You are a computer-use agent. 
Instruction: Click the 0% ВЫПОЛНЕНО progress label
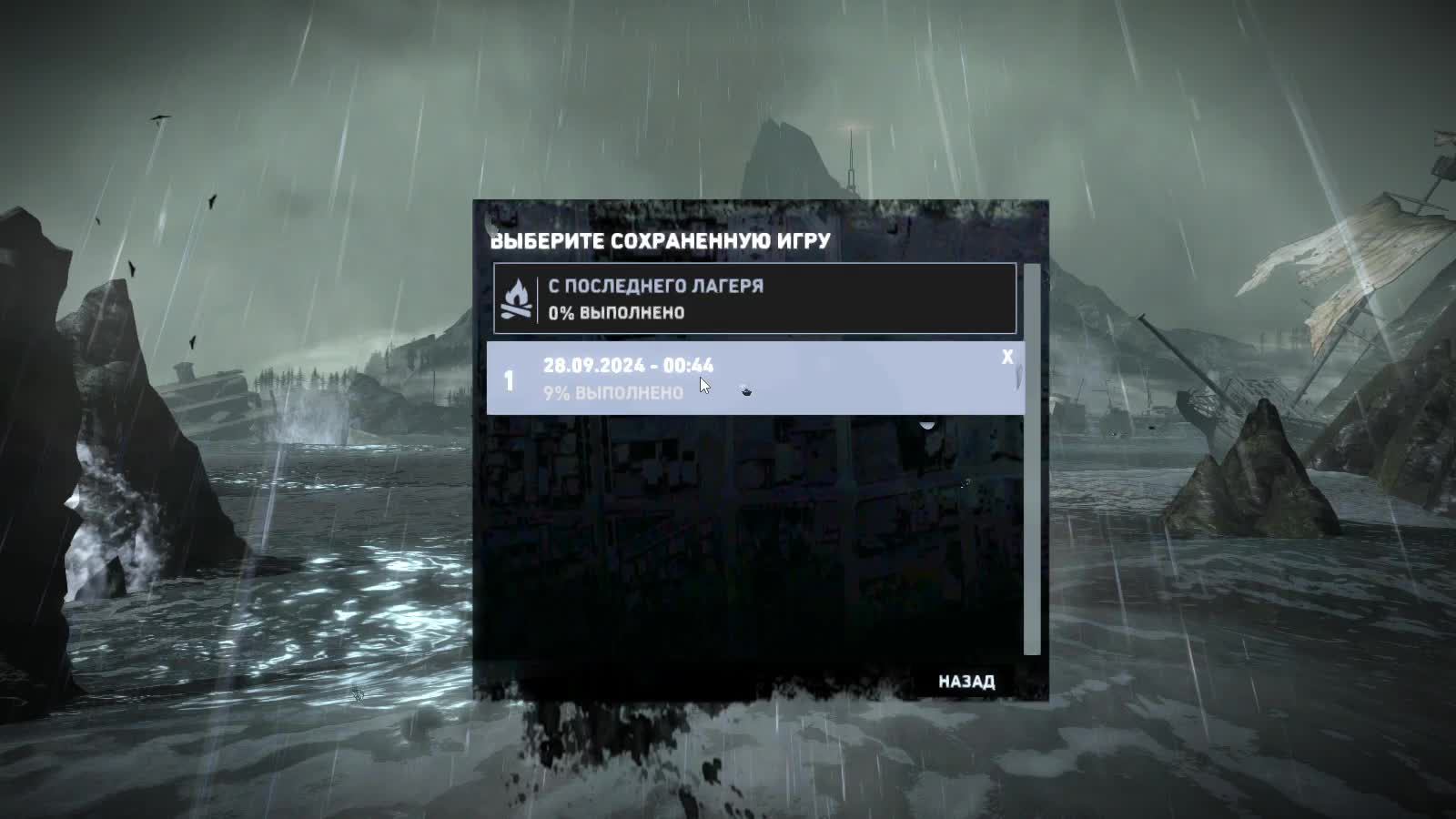point(615,312)
